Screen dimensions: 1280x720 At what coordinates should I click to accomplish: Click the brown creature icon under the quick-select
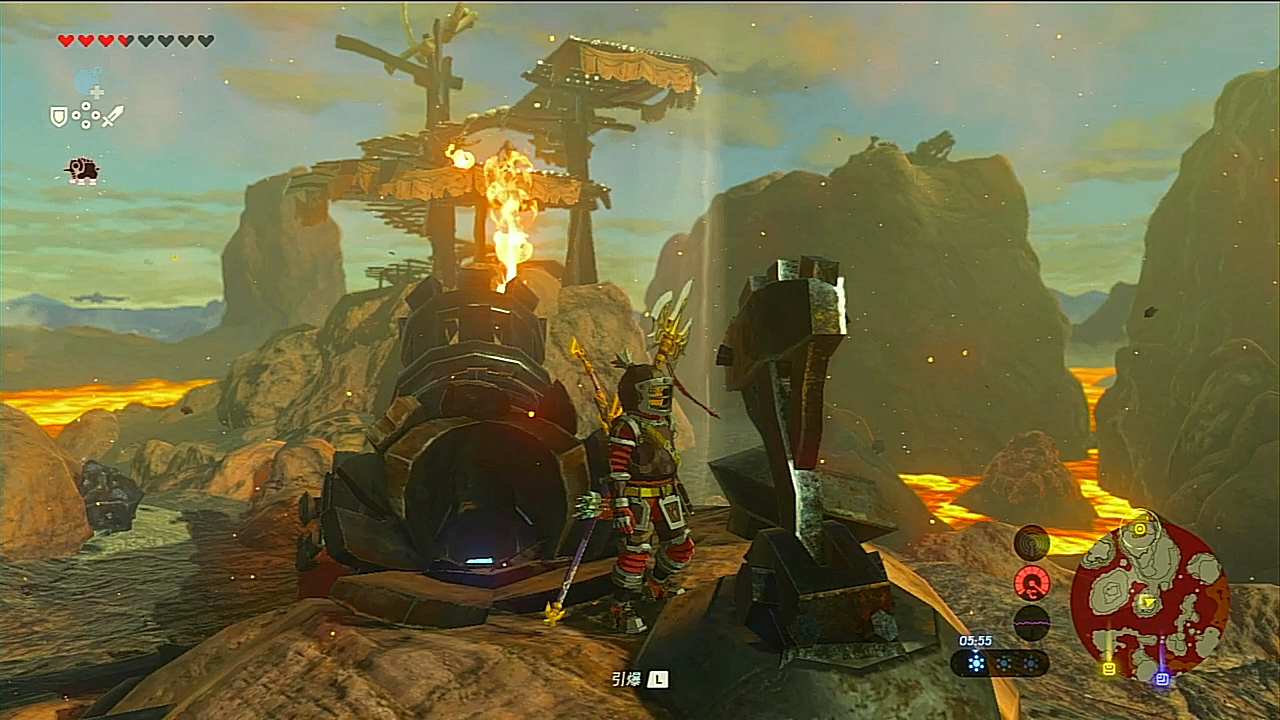pyautogui.click(x=83, y=170)
